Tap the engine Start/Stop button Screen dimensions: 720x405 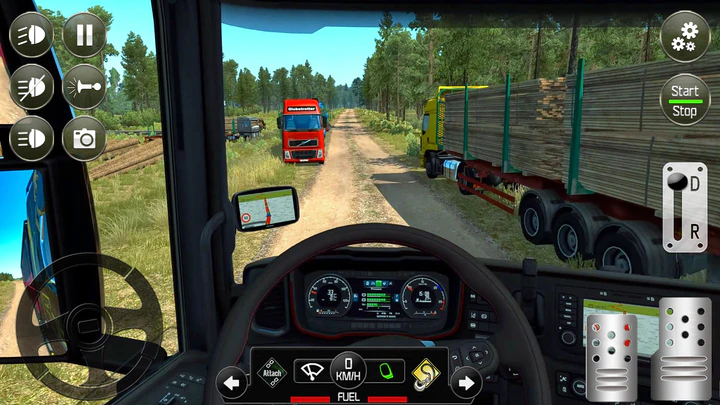coord(685,100)
